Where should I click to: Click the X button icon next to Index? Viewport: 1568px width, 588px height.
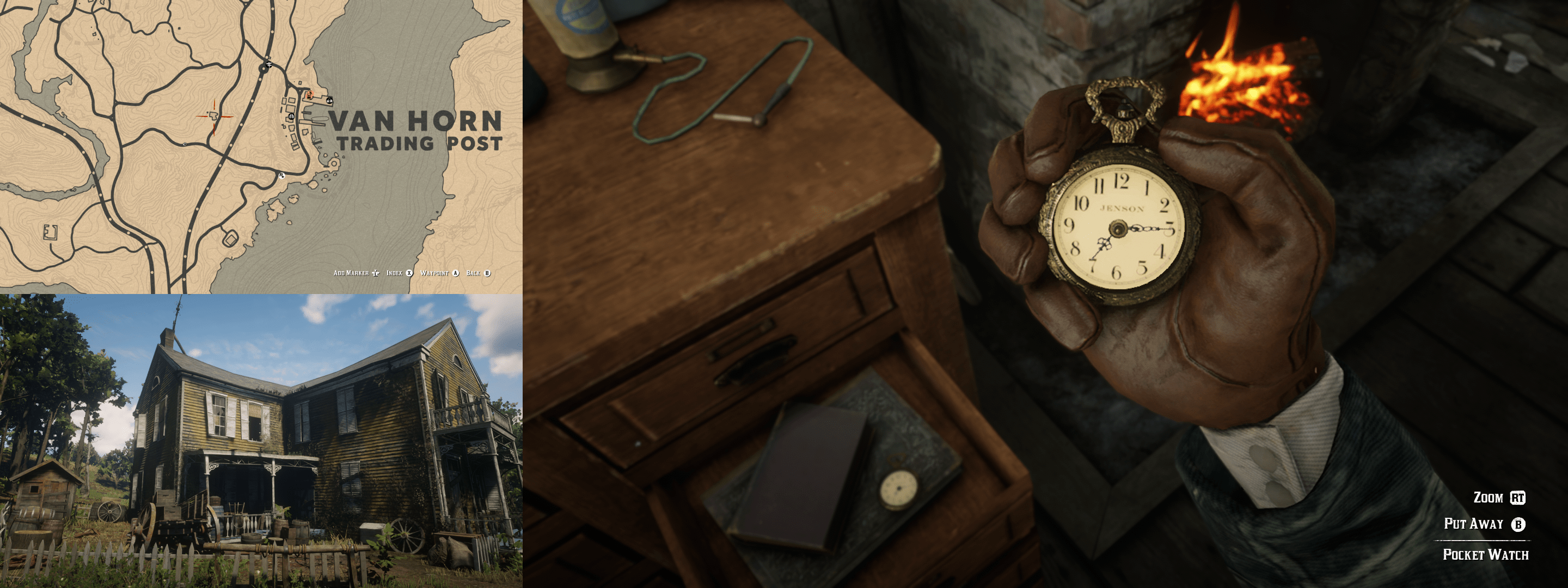pos(409,273)
